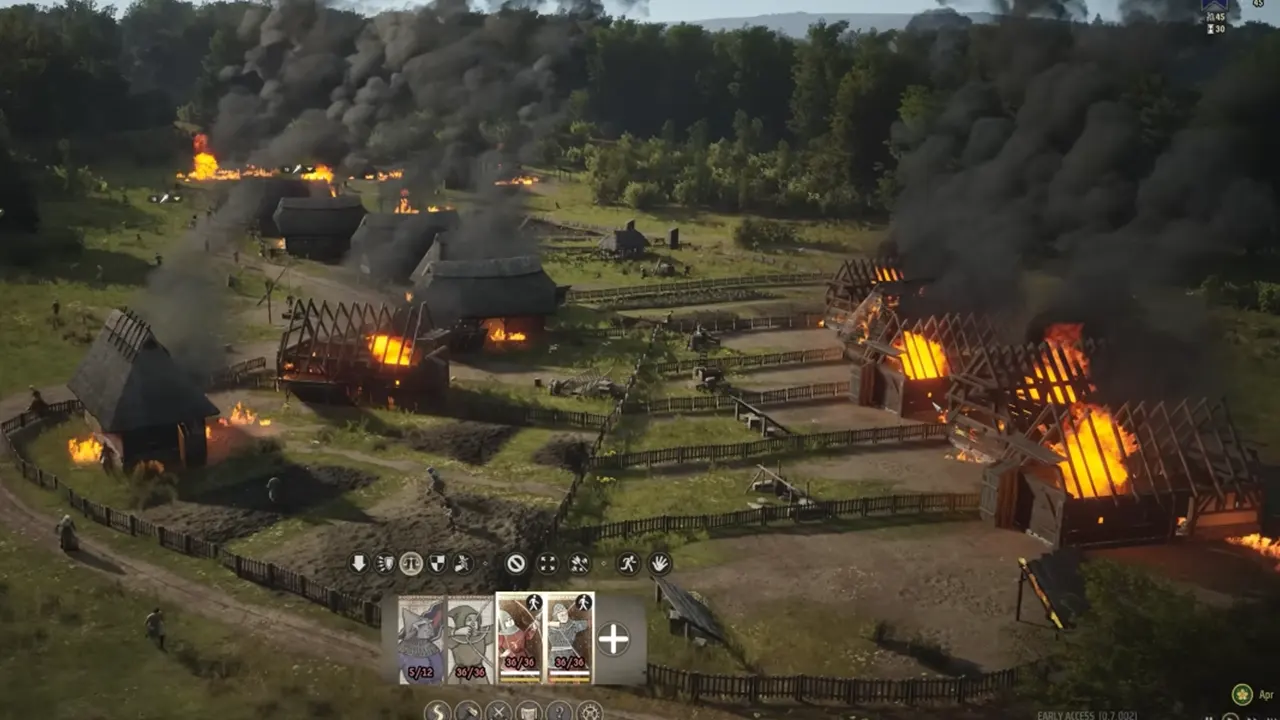Click the plus button to add a unit

613,637
